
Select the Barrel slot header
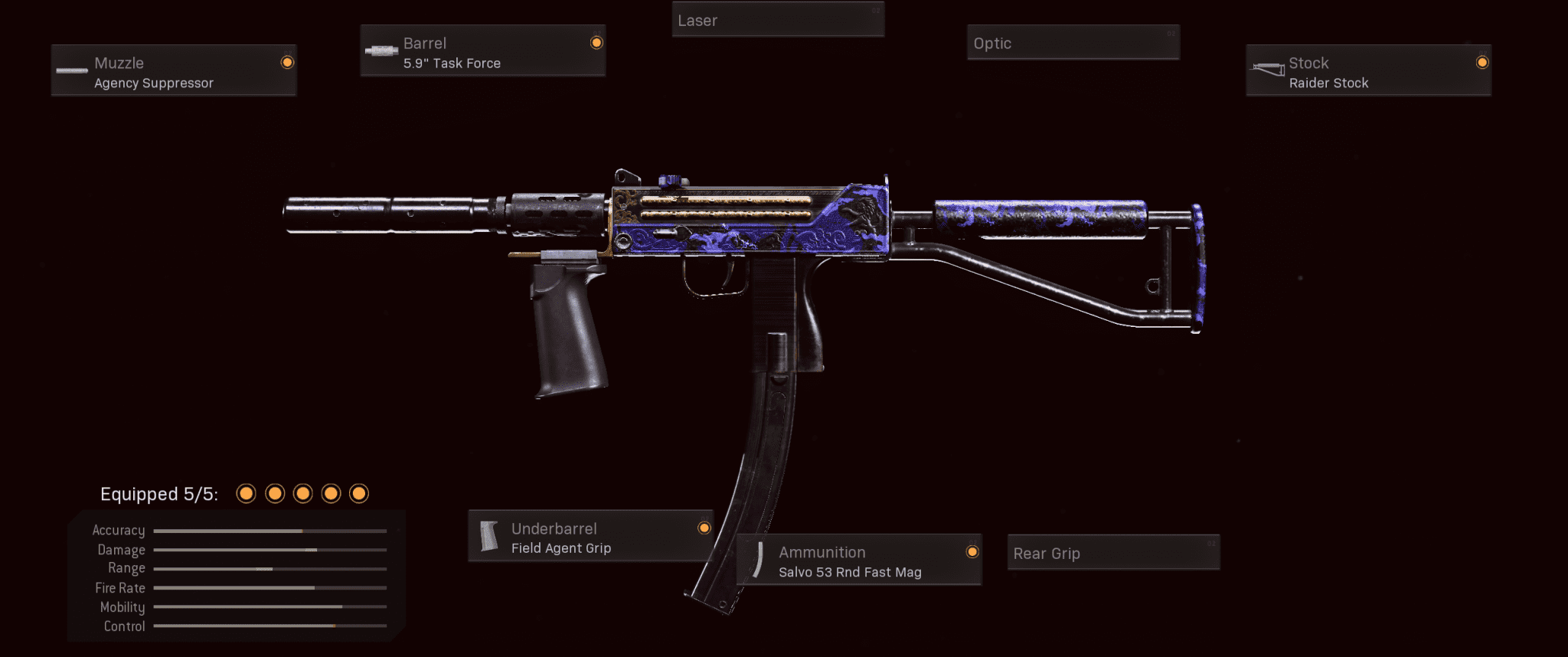pyautogui.click(x=425, y=43)
